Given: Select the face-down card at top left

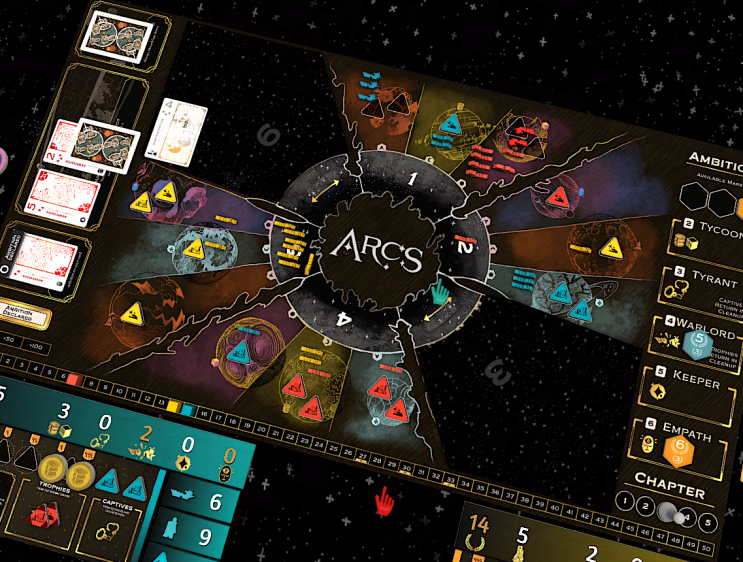Looking at the screenshot, I should tap(119, 37).
